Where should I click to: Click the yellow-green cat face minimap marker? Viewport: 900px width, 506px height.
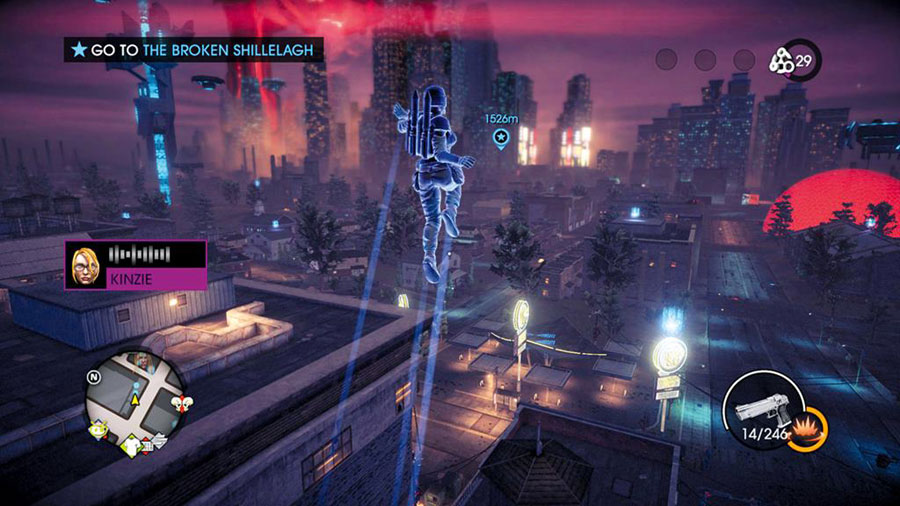(98, 430)
